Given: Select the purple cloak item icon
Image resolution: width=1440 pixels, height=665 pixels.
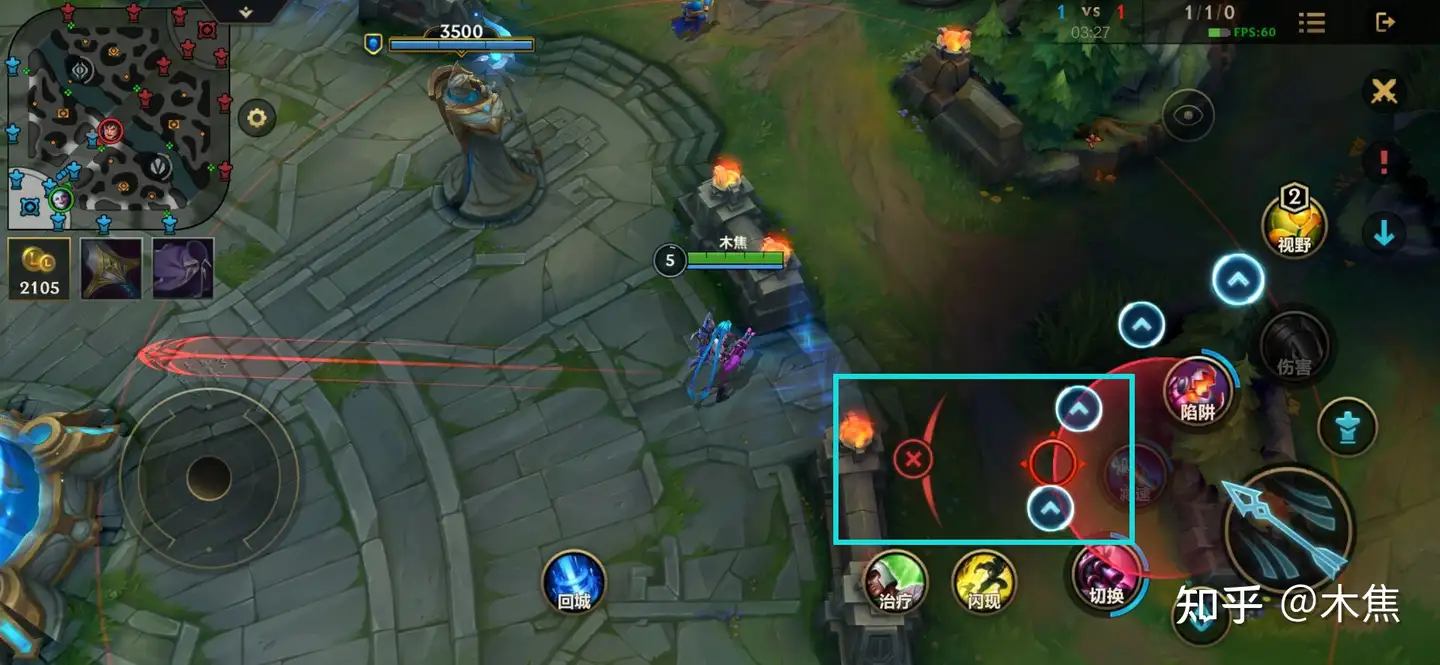Looking at the screenshot, I should 183,268.
